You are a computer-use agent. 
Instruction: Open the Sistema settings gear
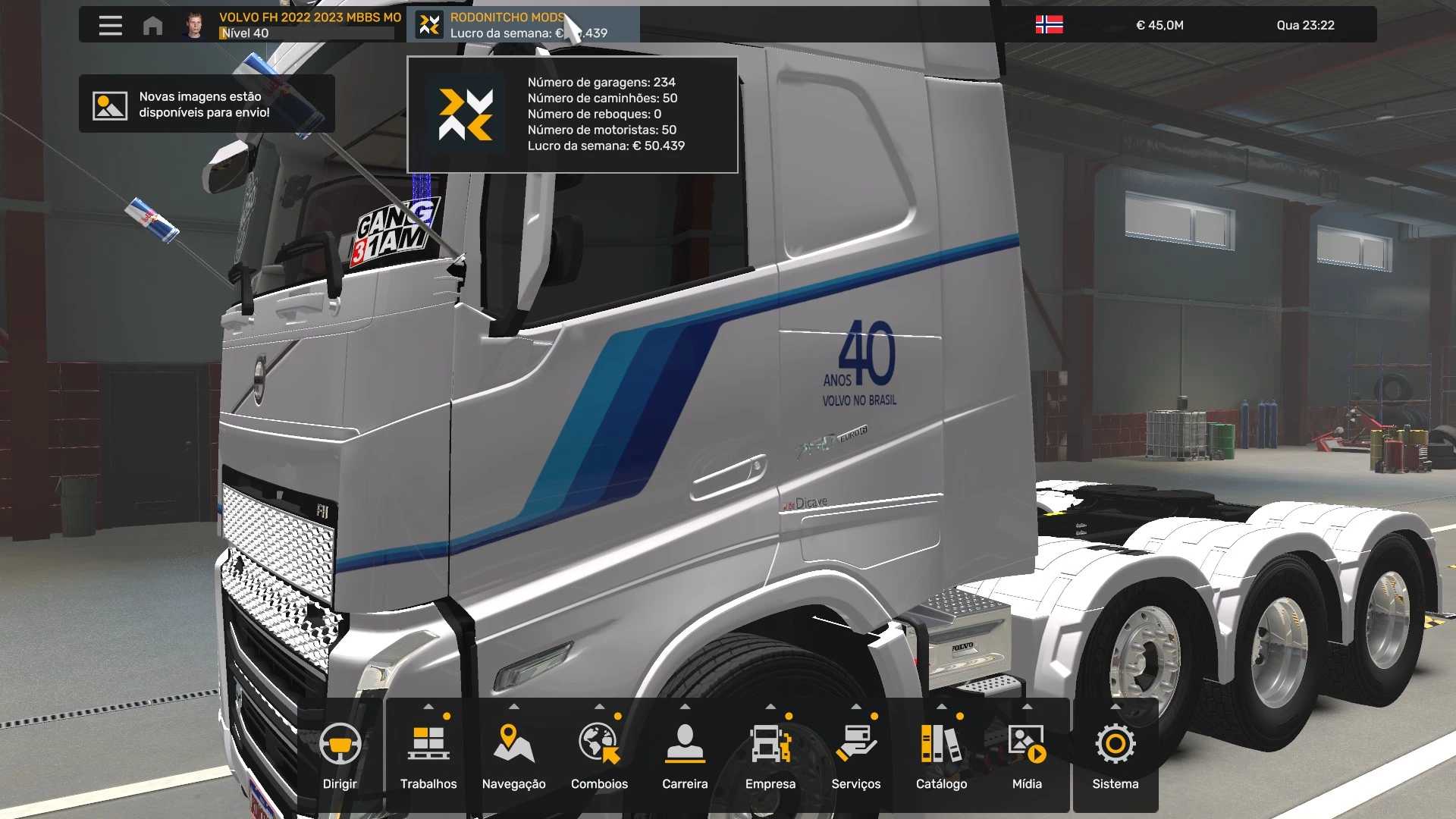[1116, 755]
